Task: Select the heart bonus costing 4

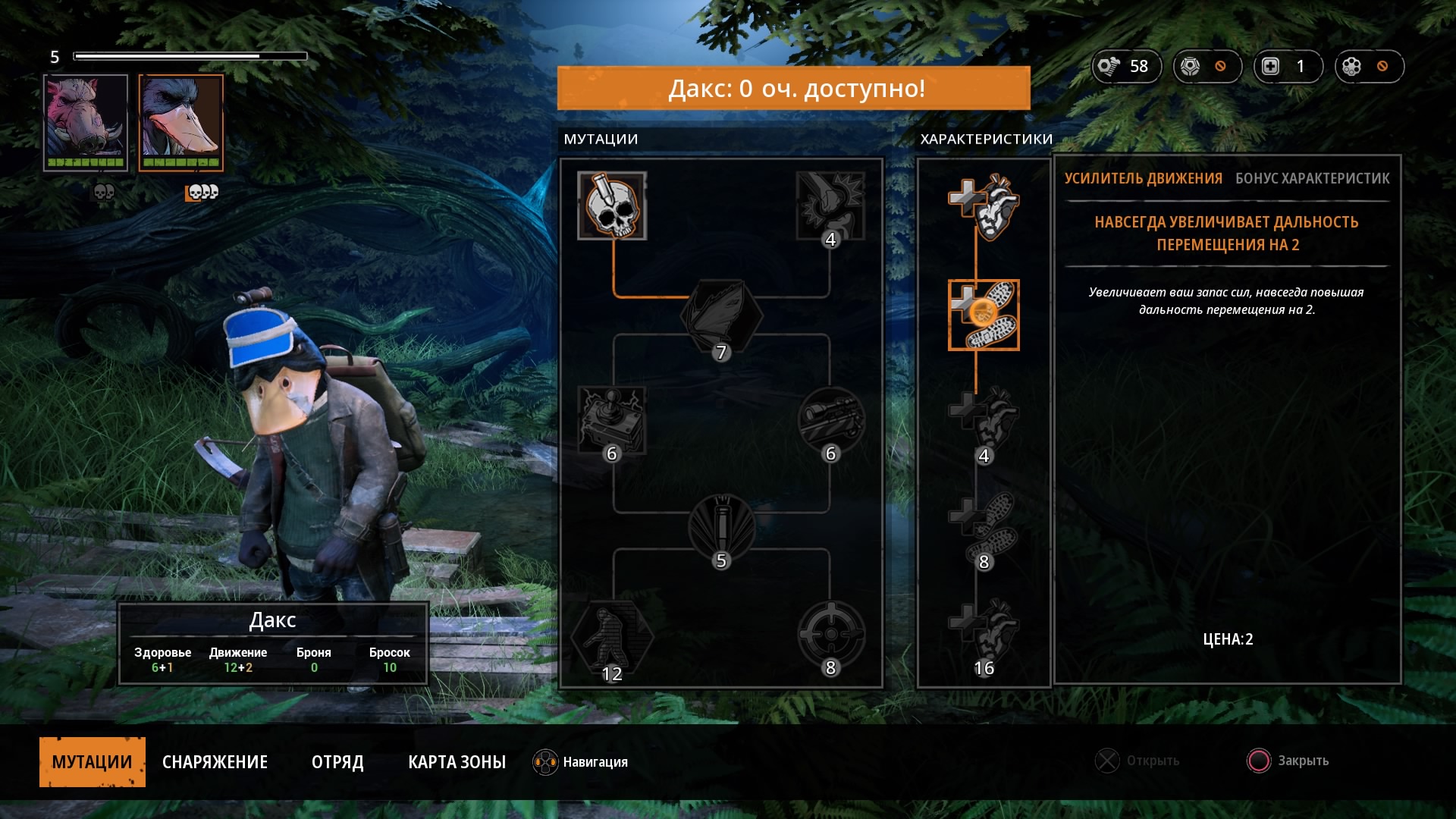Action: [x=984, y=421]
